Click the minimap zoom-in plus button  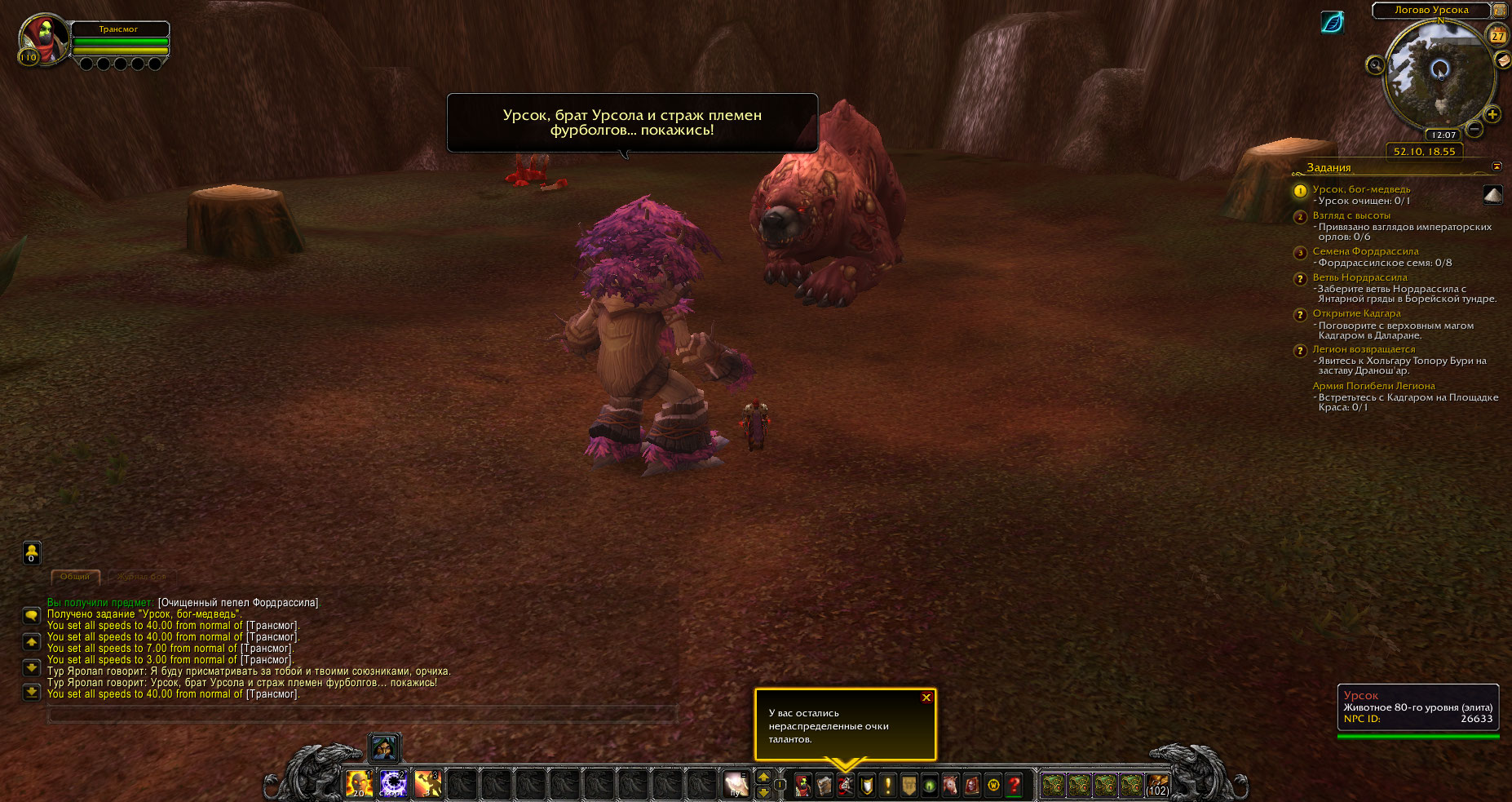pyautogui.click(x=1492, y=114)
